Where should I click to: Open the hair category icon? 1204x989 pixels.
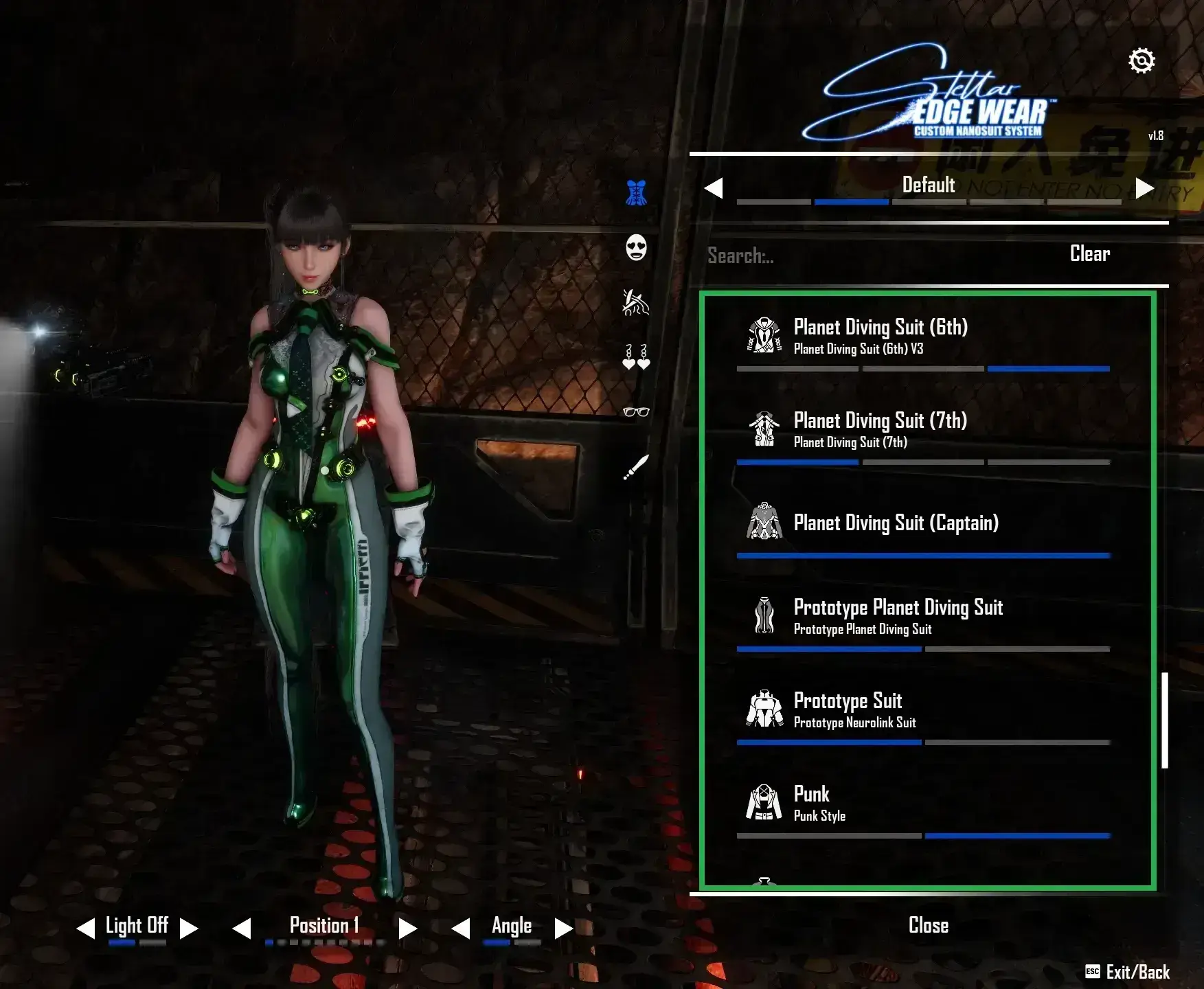click(635, 302)
